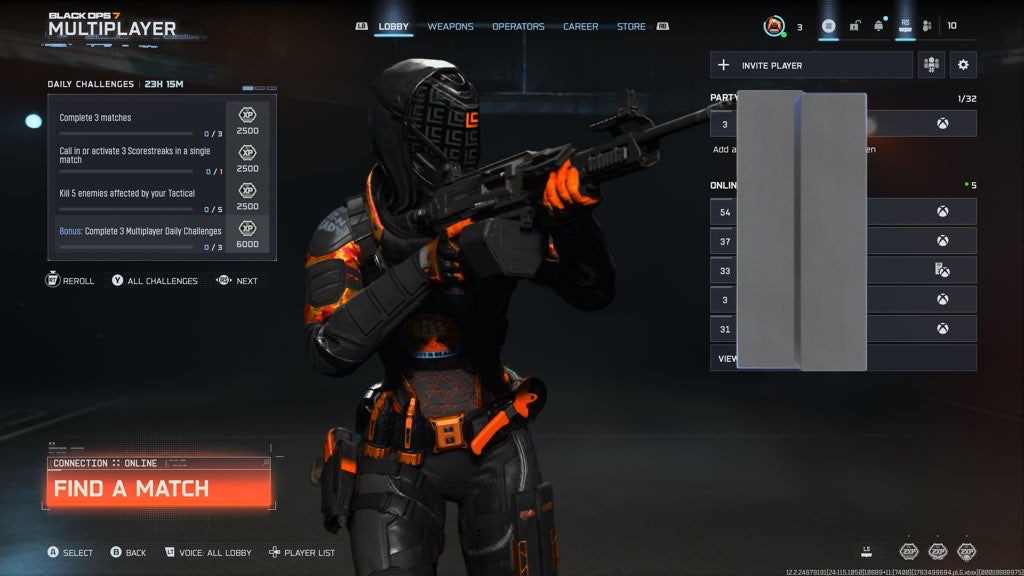Select the Scorestreaks daily challenge
The height and width of the screenshot is (576, 1024).
[x=140, y=155]
